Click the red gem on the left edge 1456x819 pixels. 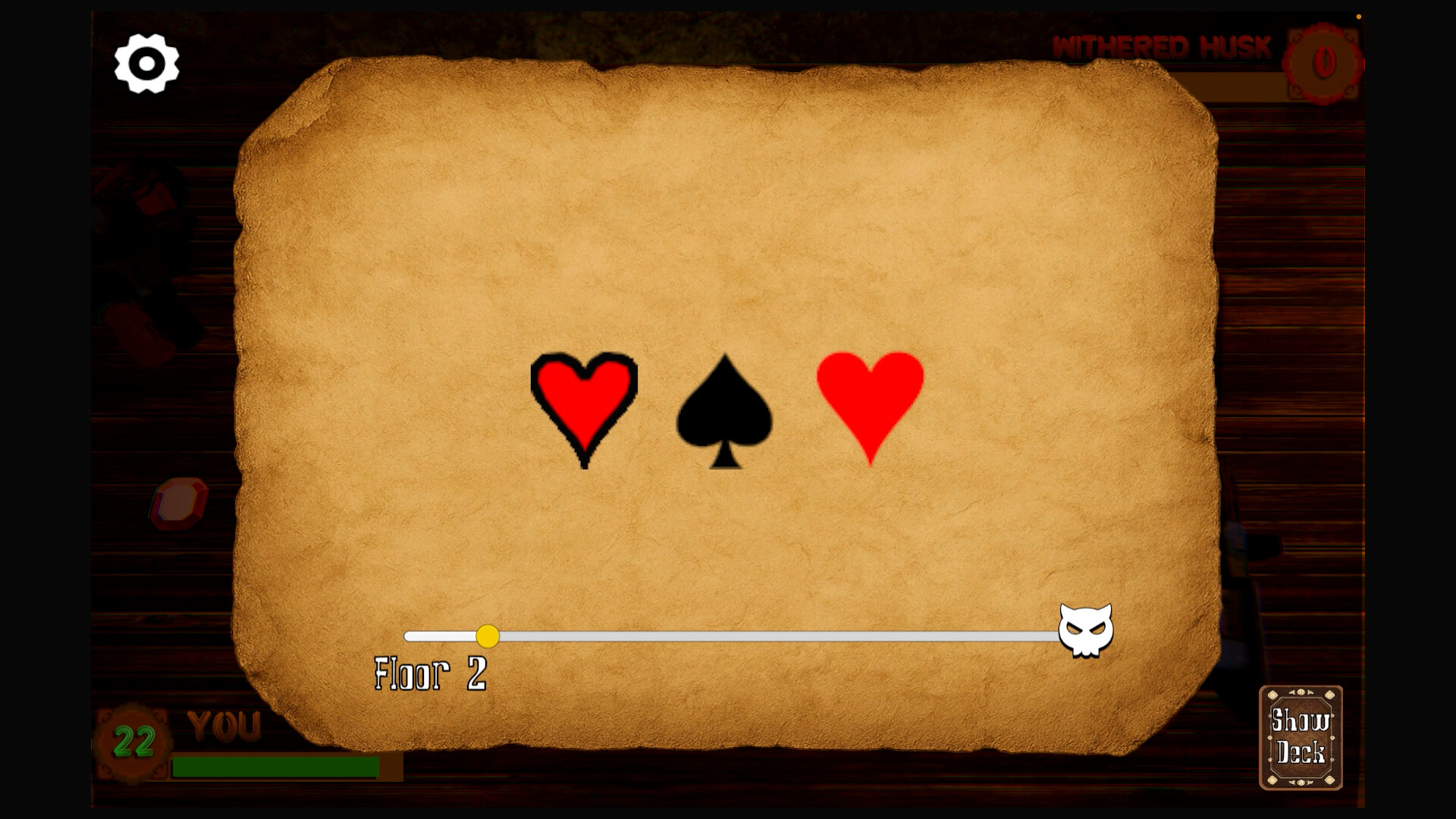(180, 502)
